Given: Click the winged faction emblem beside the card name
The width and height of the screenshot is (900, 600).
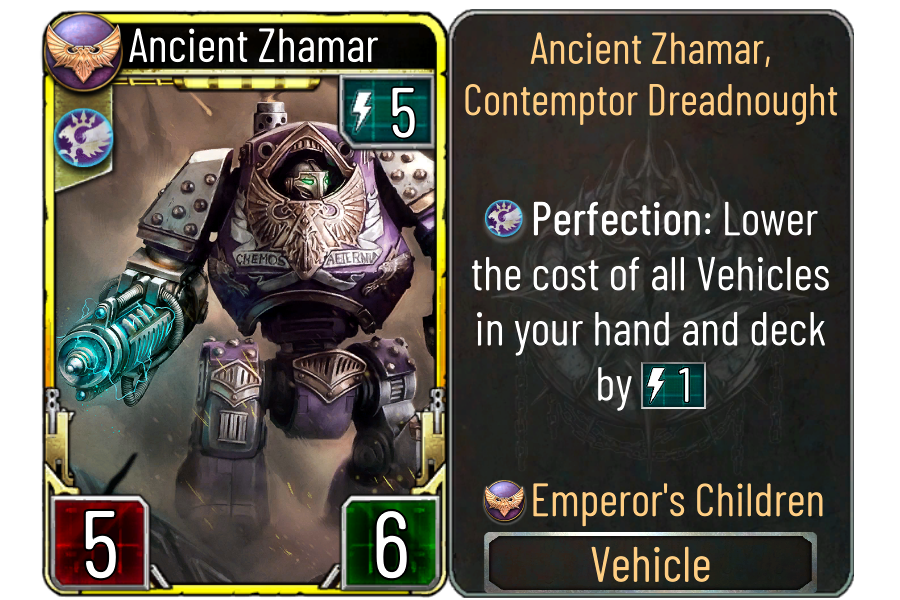Looking at the screenshot, I should click(x=83, y=50).
